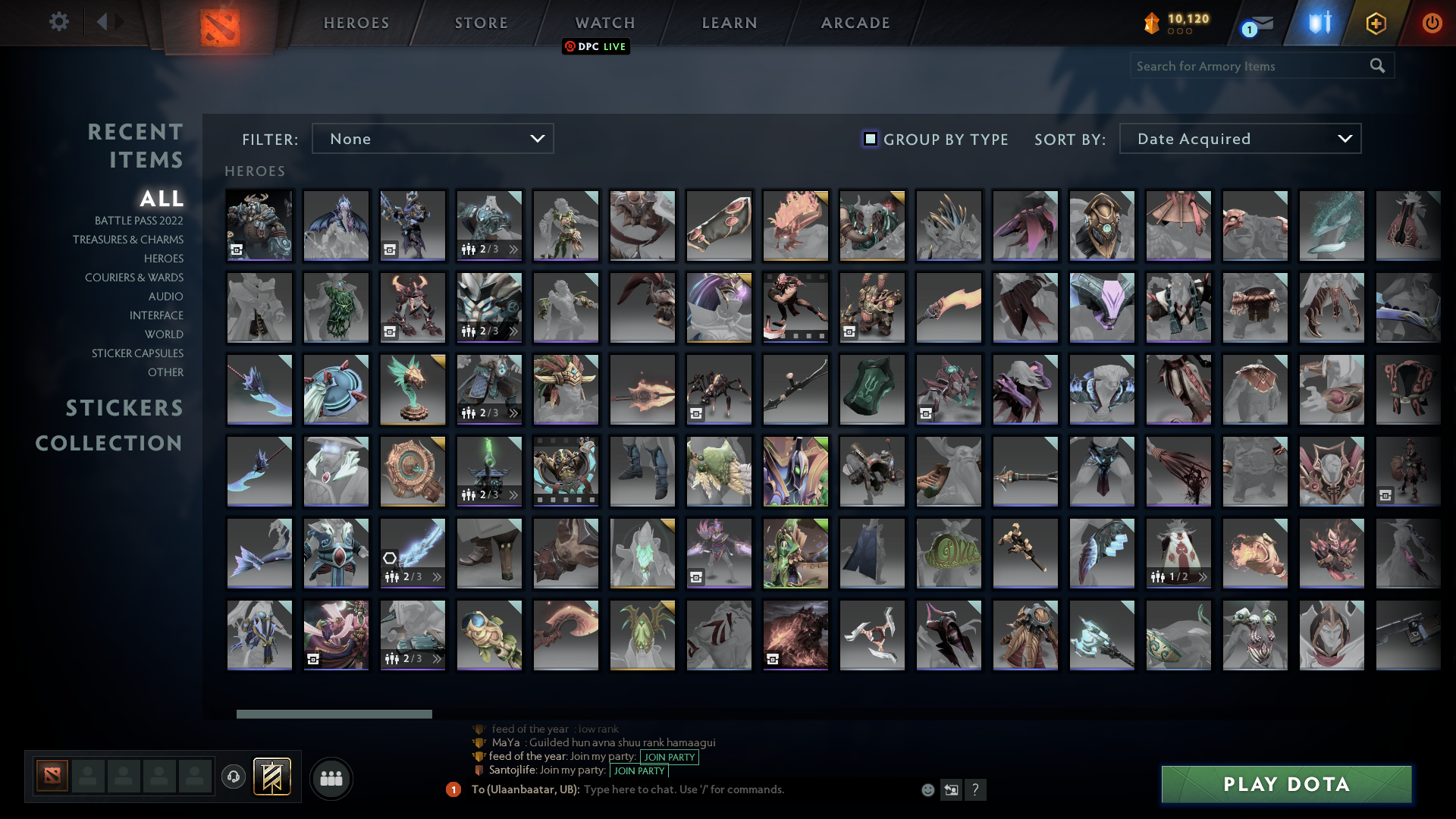
Task: Select ARCADE from the top menu
Action: (855, 23)
